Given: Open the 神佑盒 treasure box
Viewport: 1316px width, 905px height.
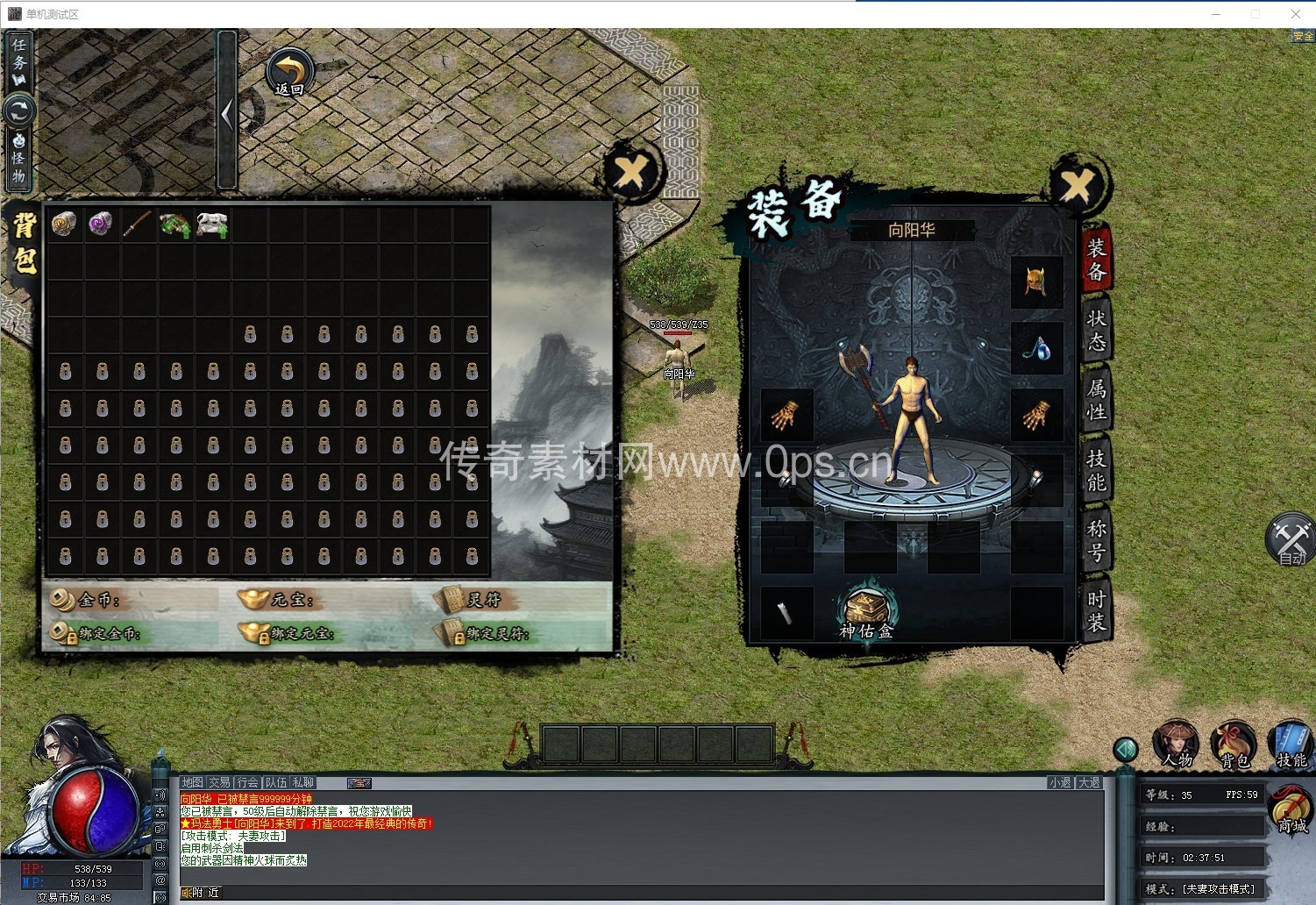Looking at the screenshot, I should (866, 612).
